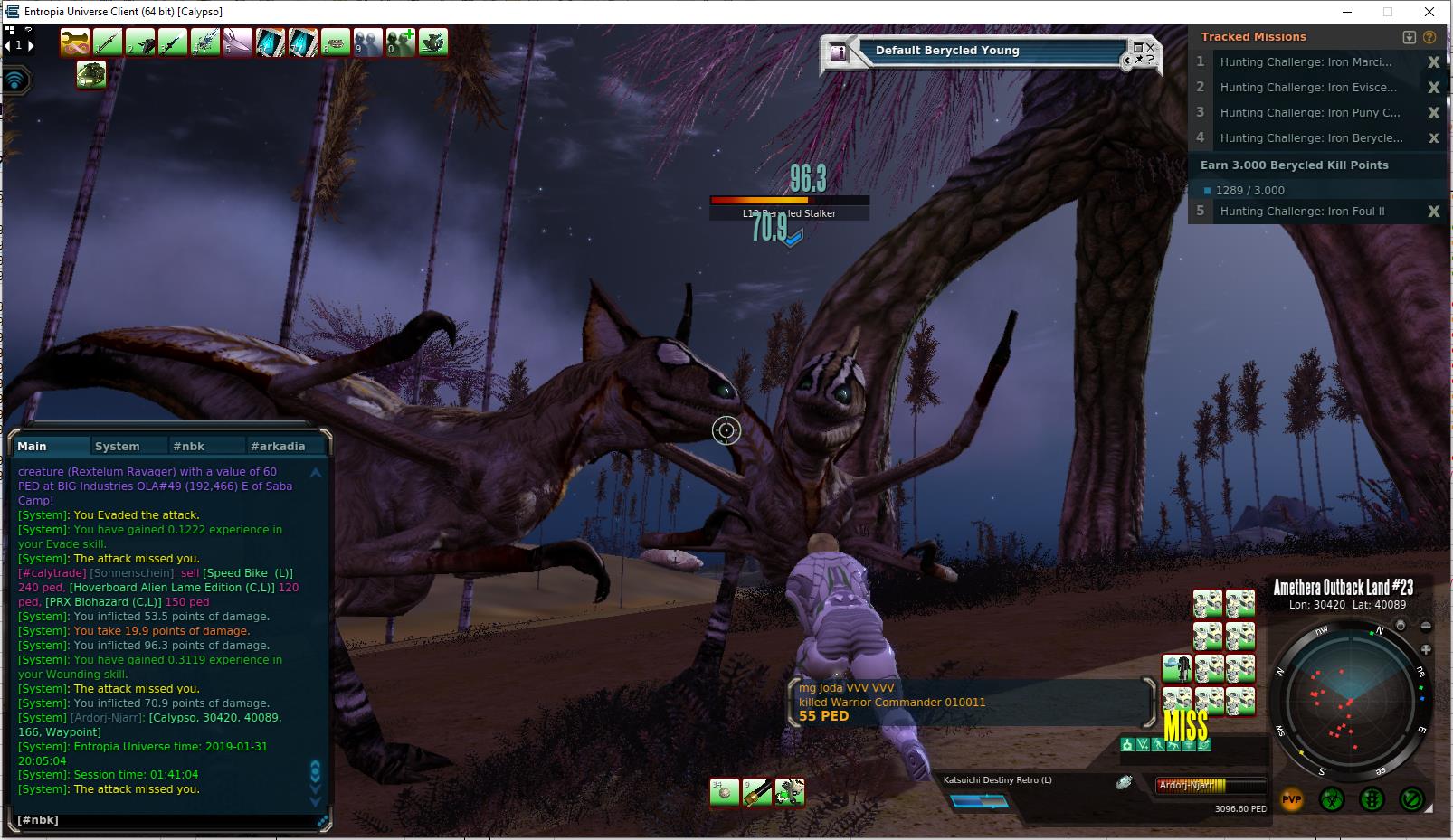The width and height of the screenshot is (1453, 840).
Task: Use the dagger in hotbar slot 5
Action: (x=238, y=42)
